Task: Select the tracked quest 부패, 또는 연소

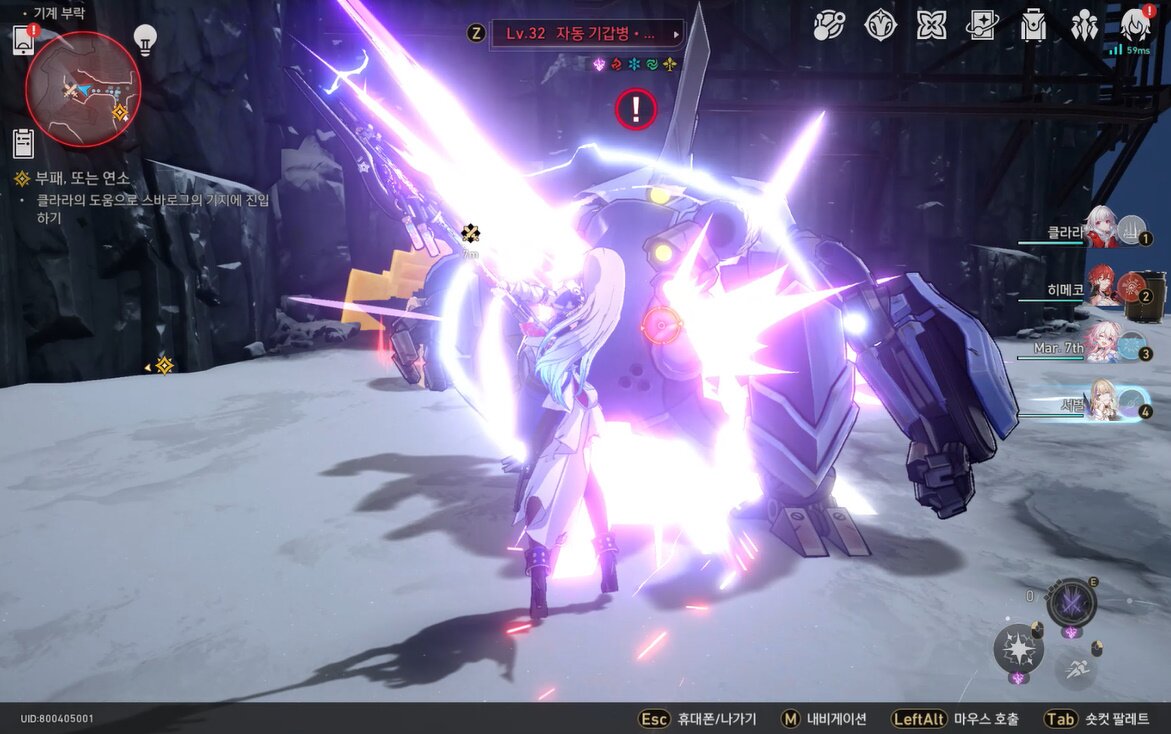Action: [82, 179]
